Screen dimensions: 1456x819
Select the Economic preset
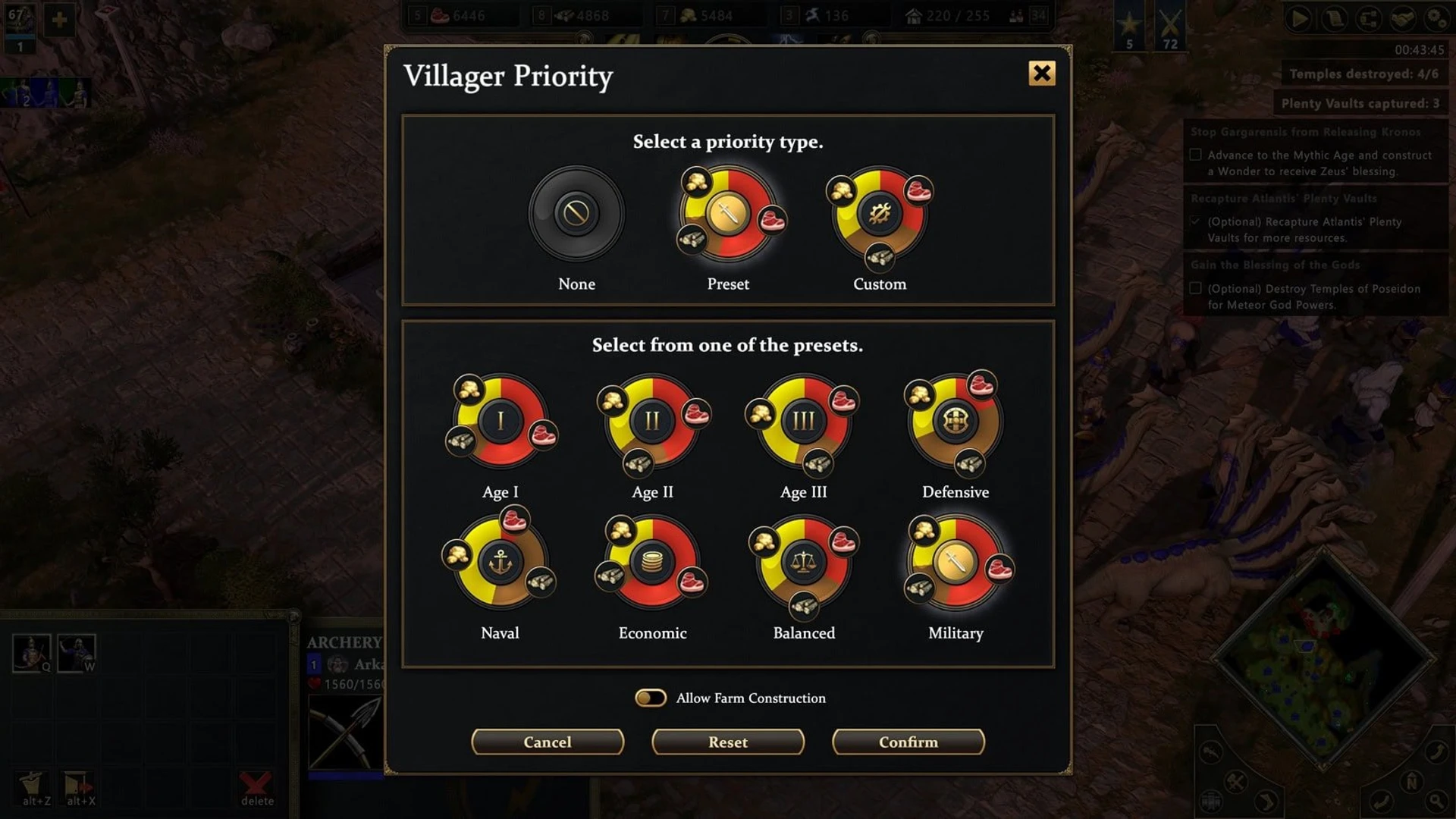tap(652, 563)
